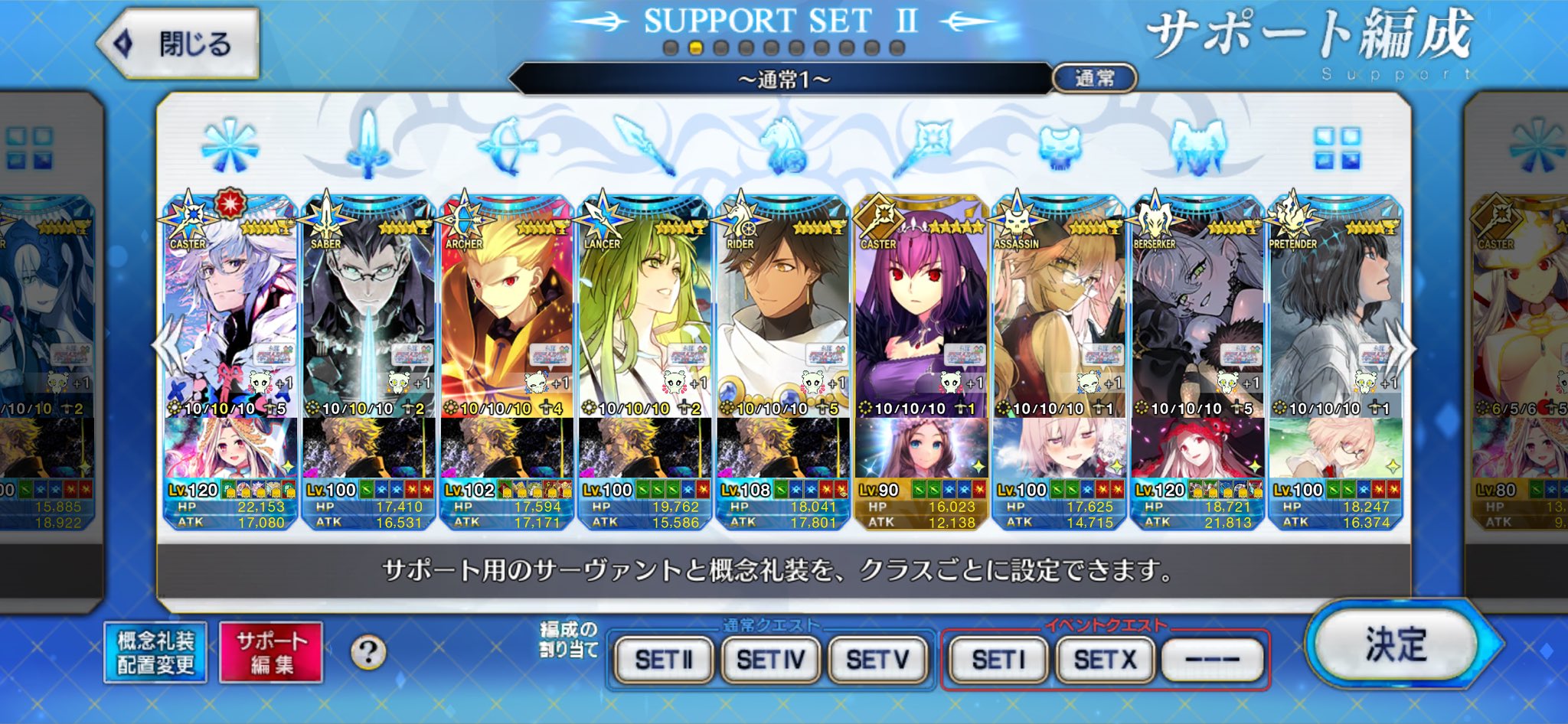Tap the red サポート編集 button
This screenshot has width=1568, height=724.
(x=271, y=652)
